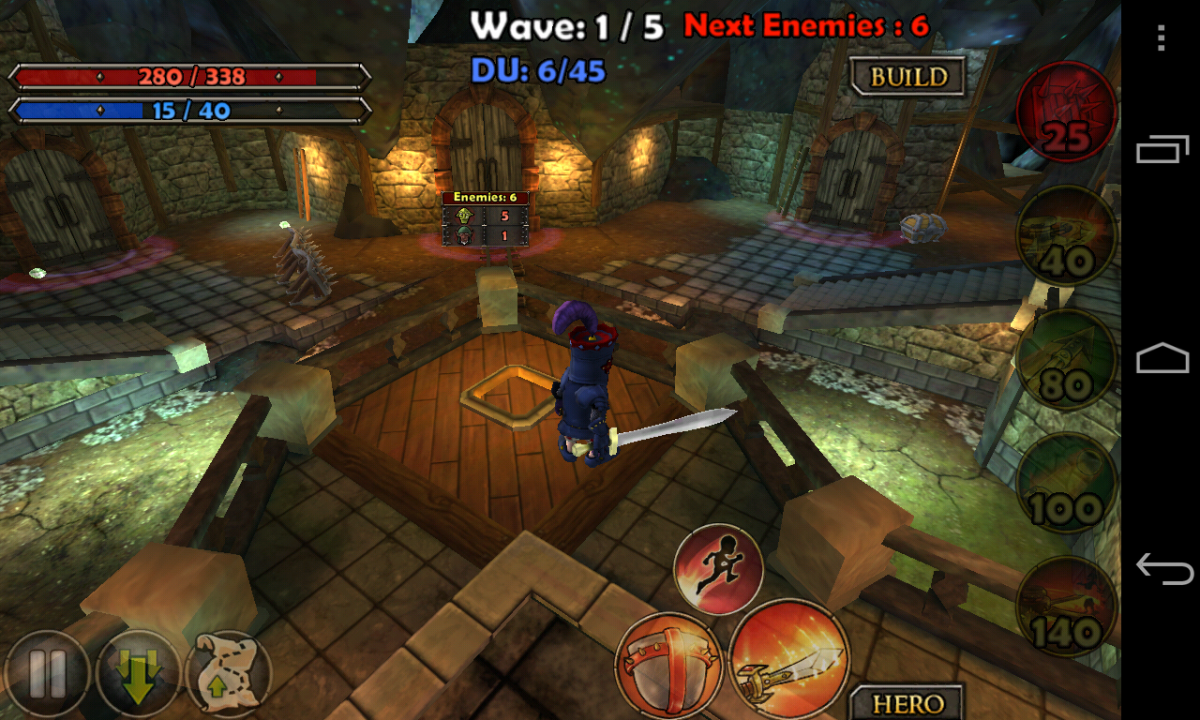This screenshot has height=720, width=1200.
Task: Tap the green down-arrows button
Action: (138, 675)
